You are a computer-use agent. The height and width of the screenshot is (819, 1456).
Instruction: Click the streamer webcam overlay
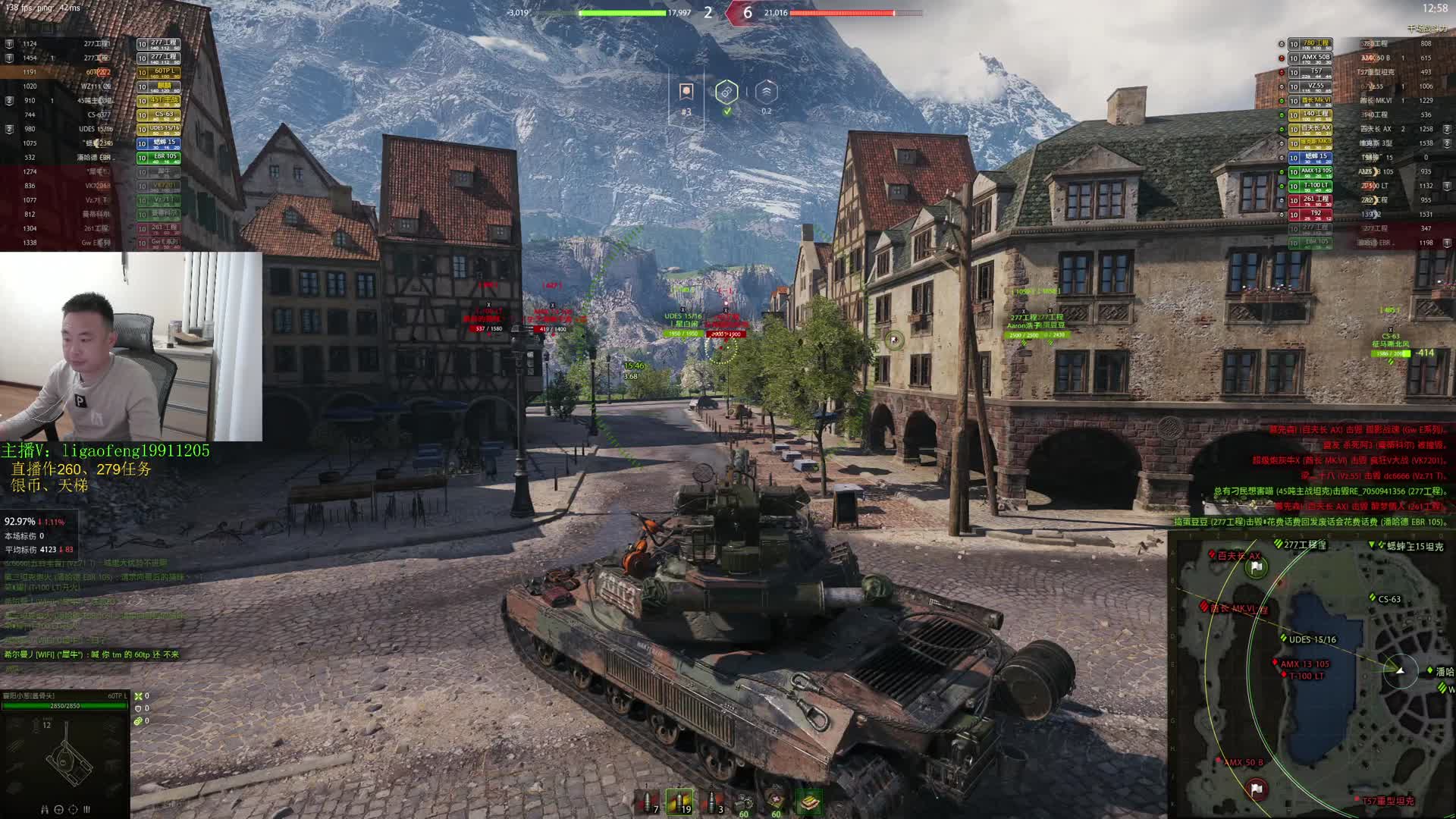131,347
